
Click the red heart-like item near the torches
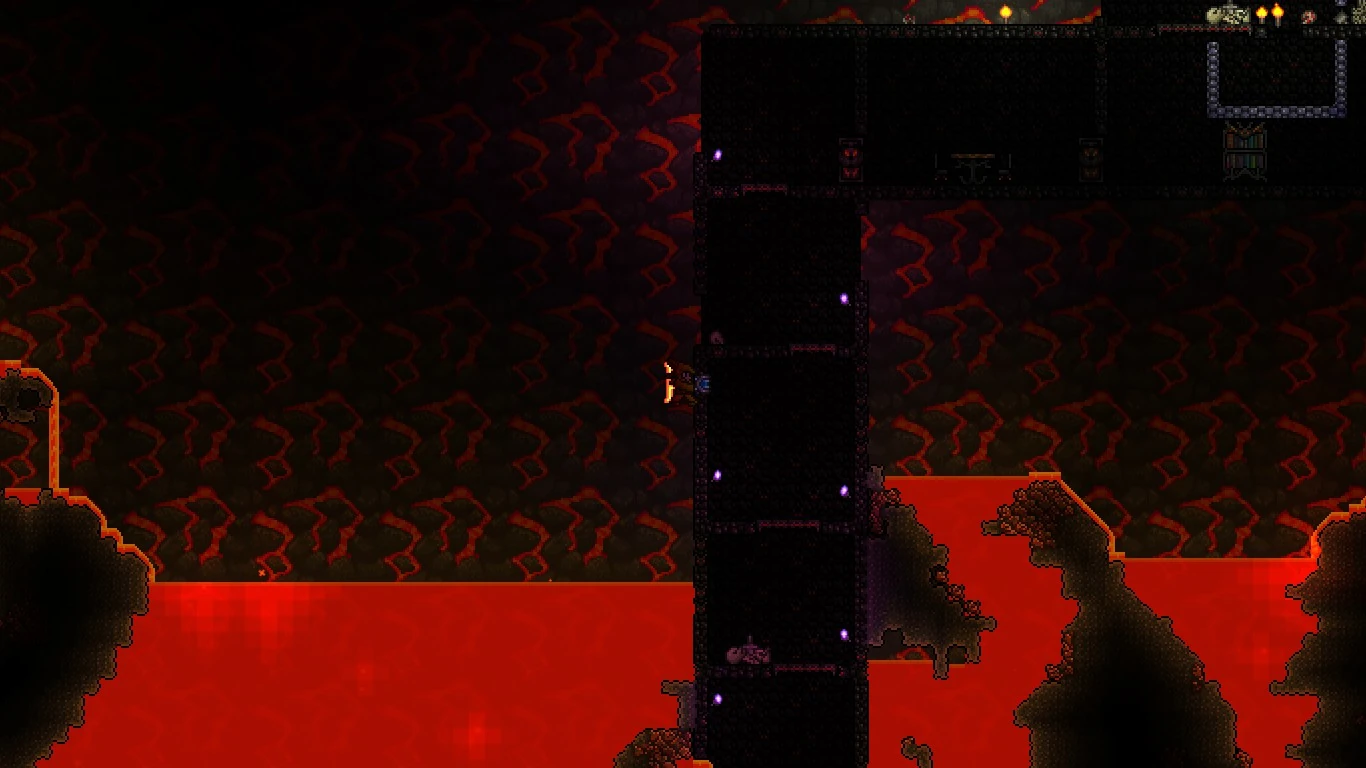[1307, 16]
